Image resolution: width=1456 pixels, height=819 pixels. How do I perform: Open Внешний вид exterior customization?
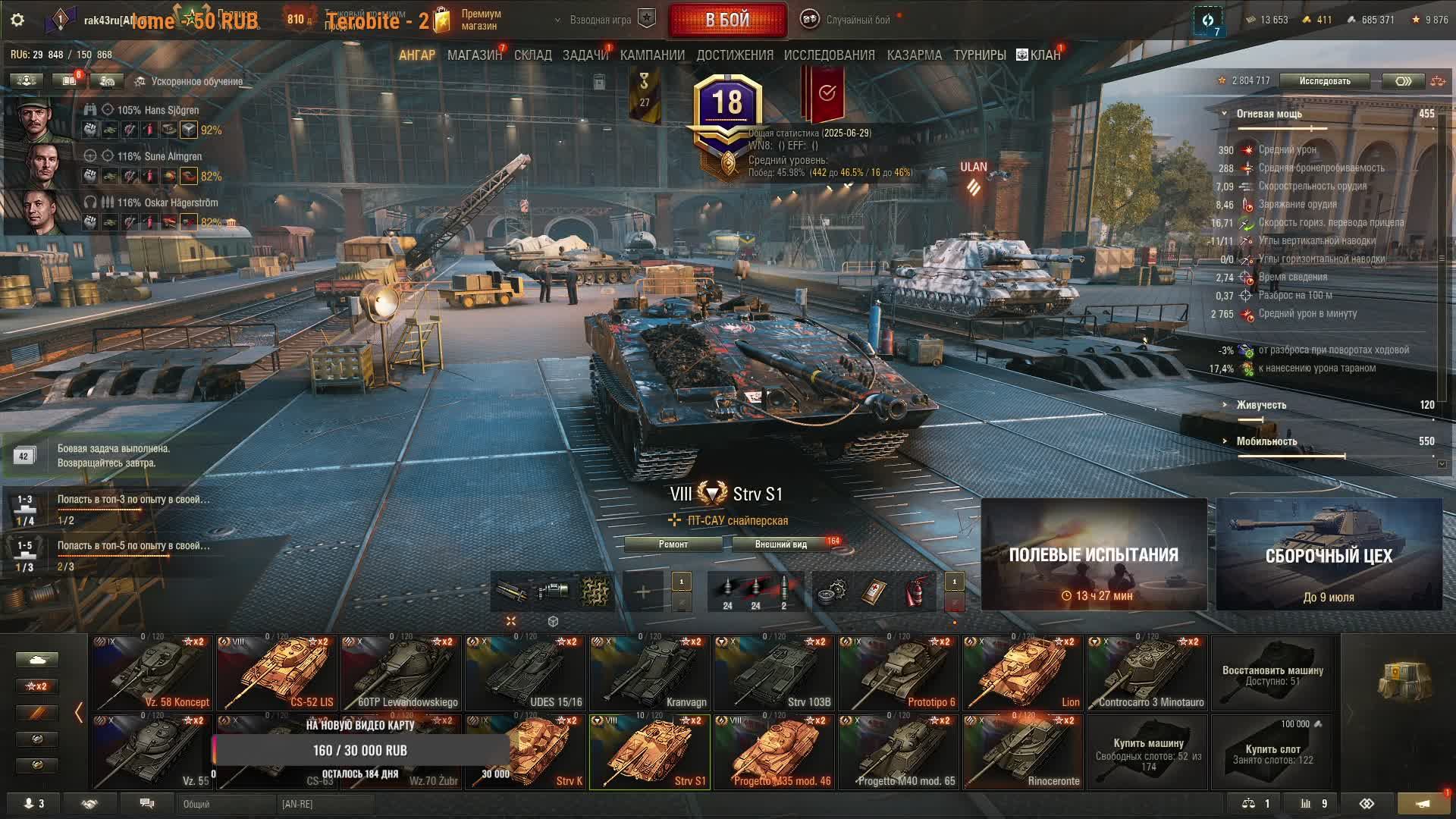click(780, 544)
